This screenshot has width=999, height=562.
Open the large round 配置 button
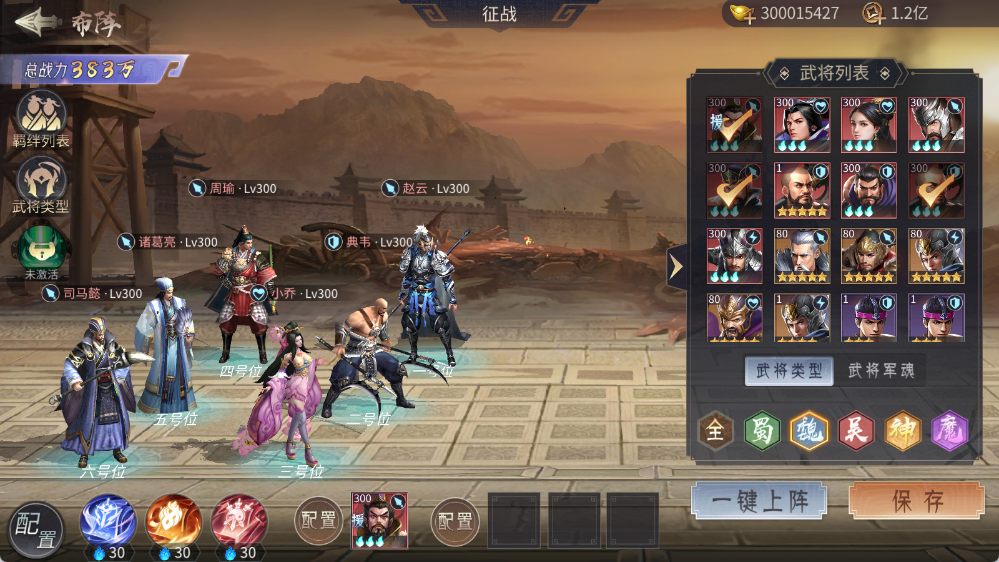click(x=36, y=529)
